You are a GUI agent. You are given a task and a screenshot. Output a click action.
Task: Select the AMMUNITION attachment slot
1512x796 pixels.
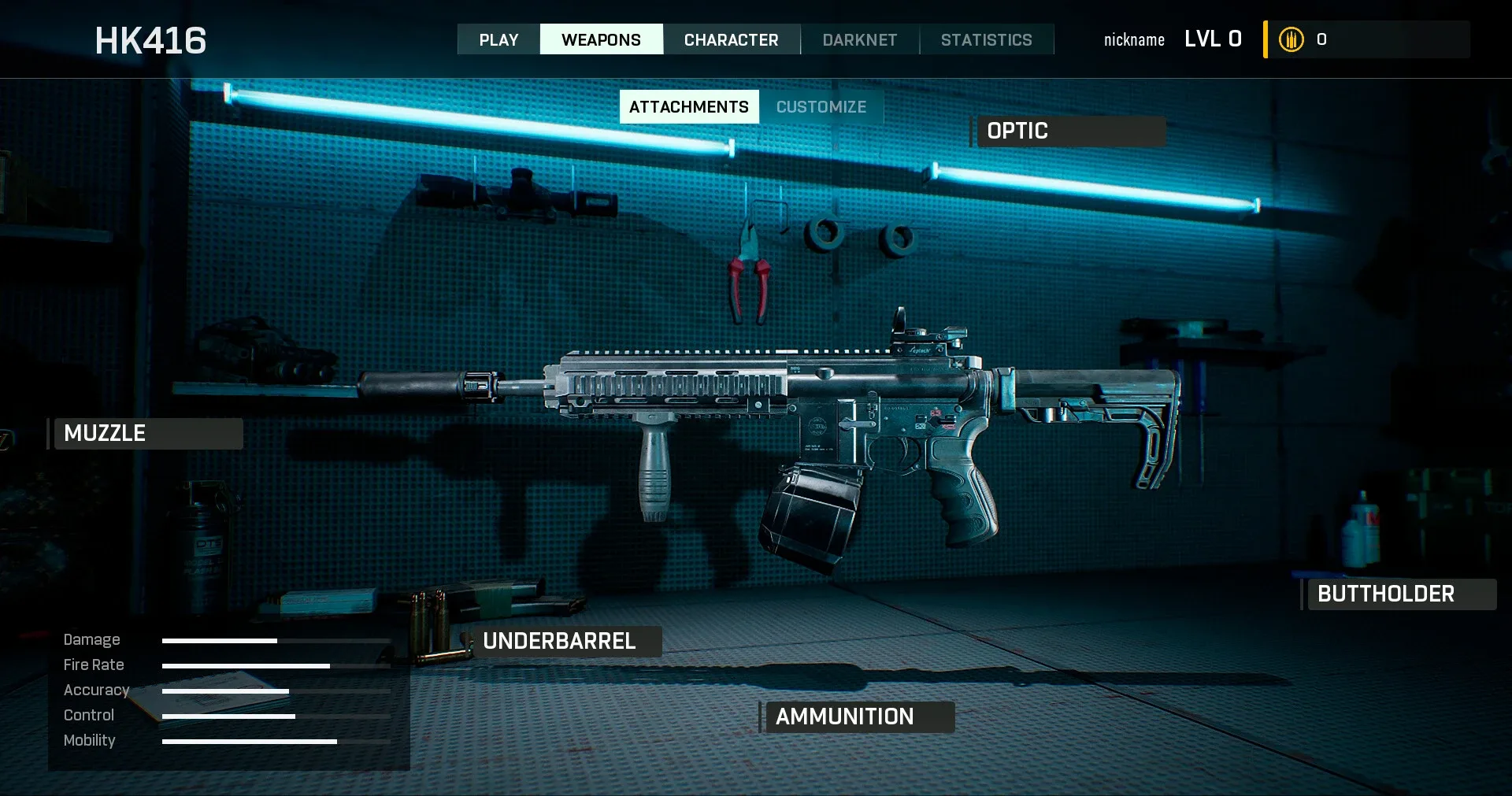[x=858, y=717]
